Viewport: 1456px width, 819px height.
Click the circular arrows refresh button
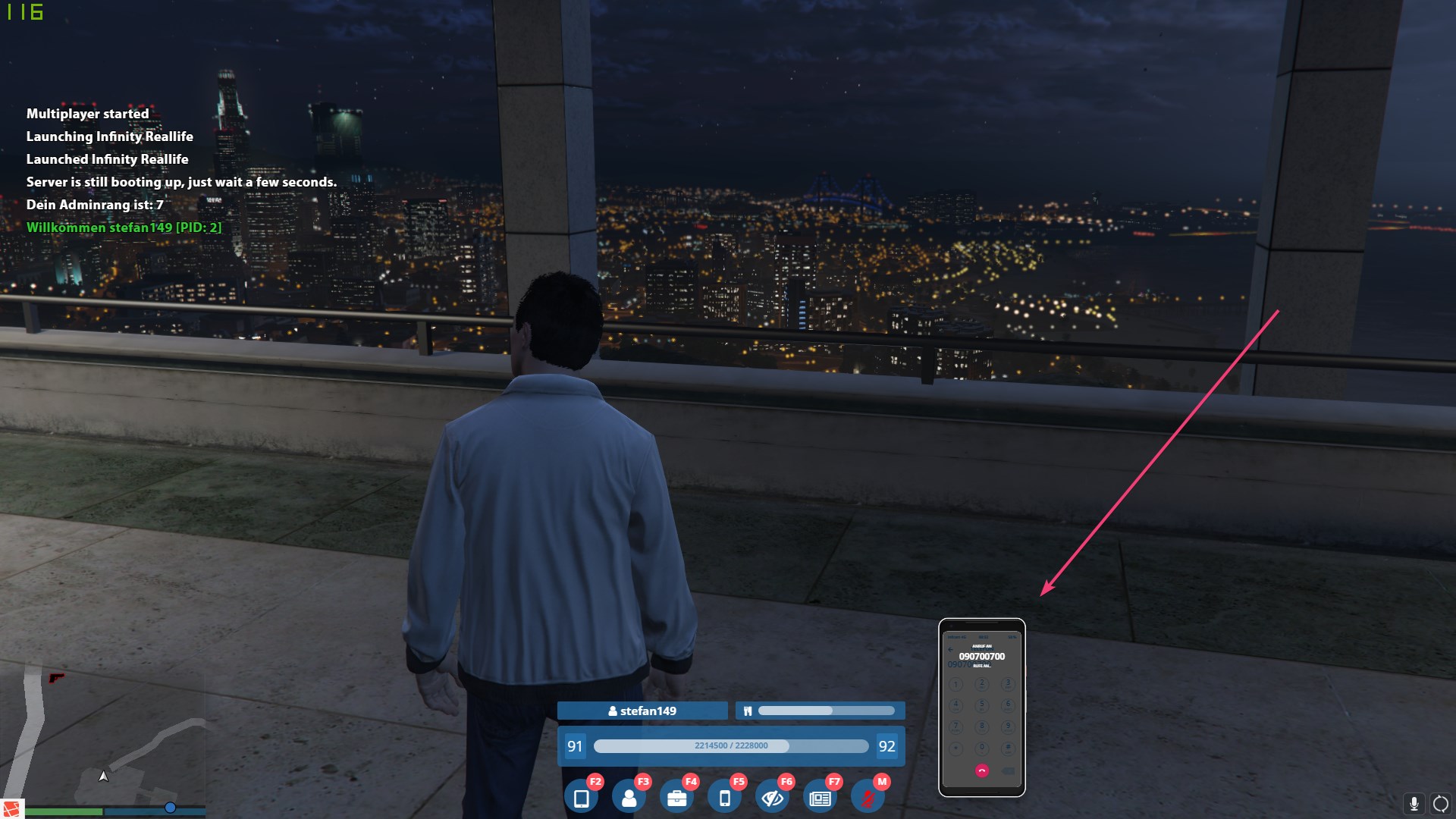click(x=1441, y=804)
